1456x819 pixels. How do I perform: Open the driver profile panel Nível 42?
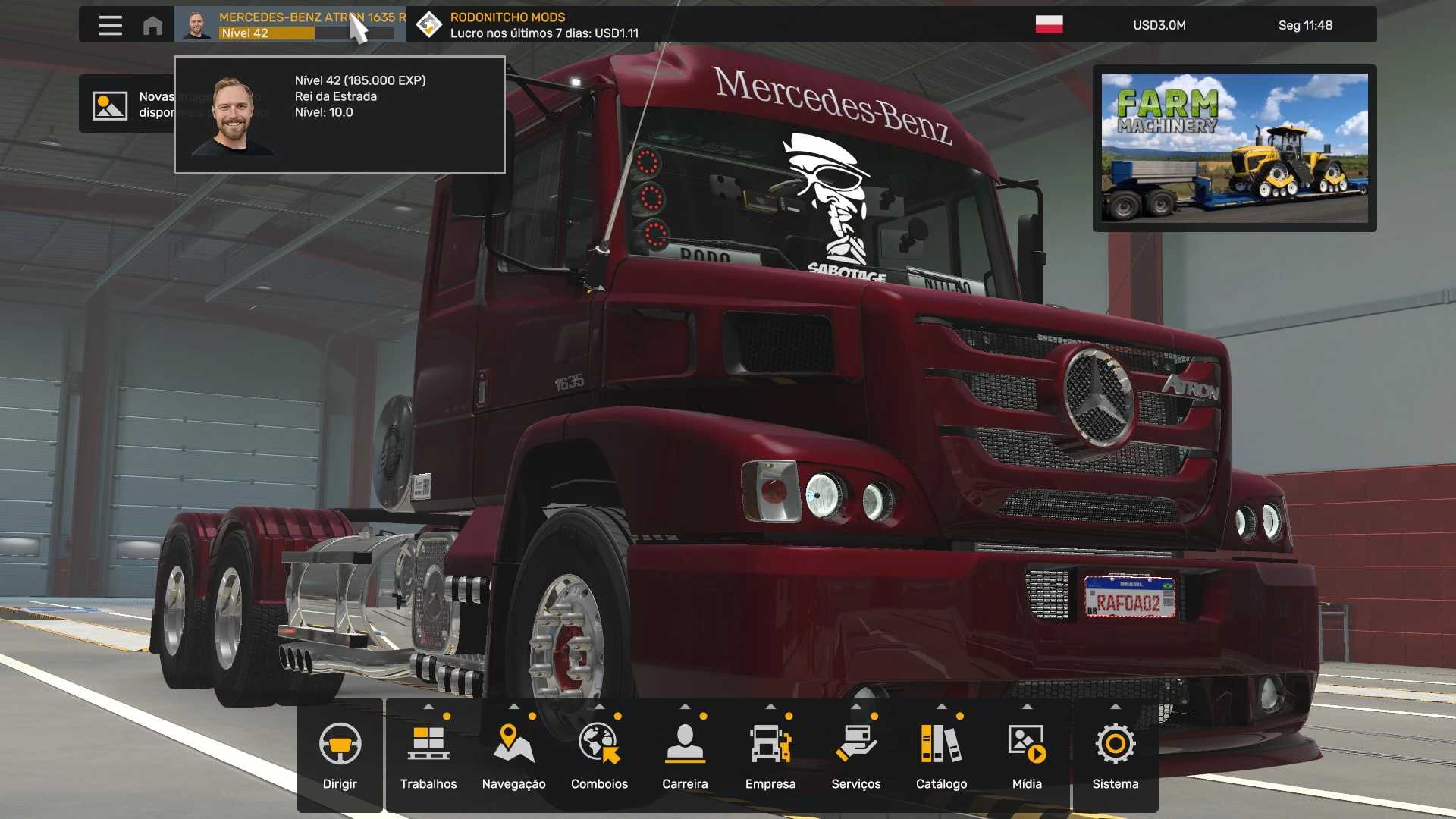290,25
